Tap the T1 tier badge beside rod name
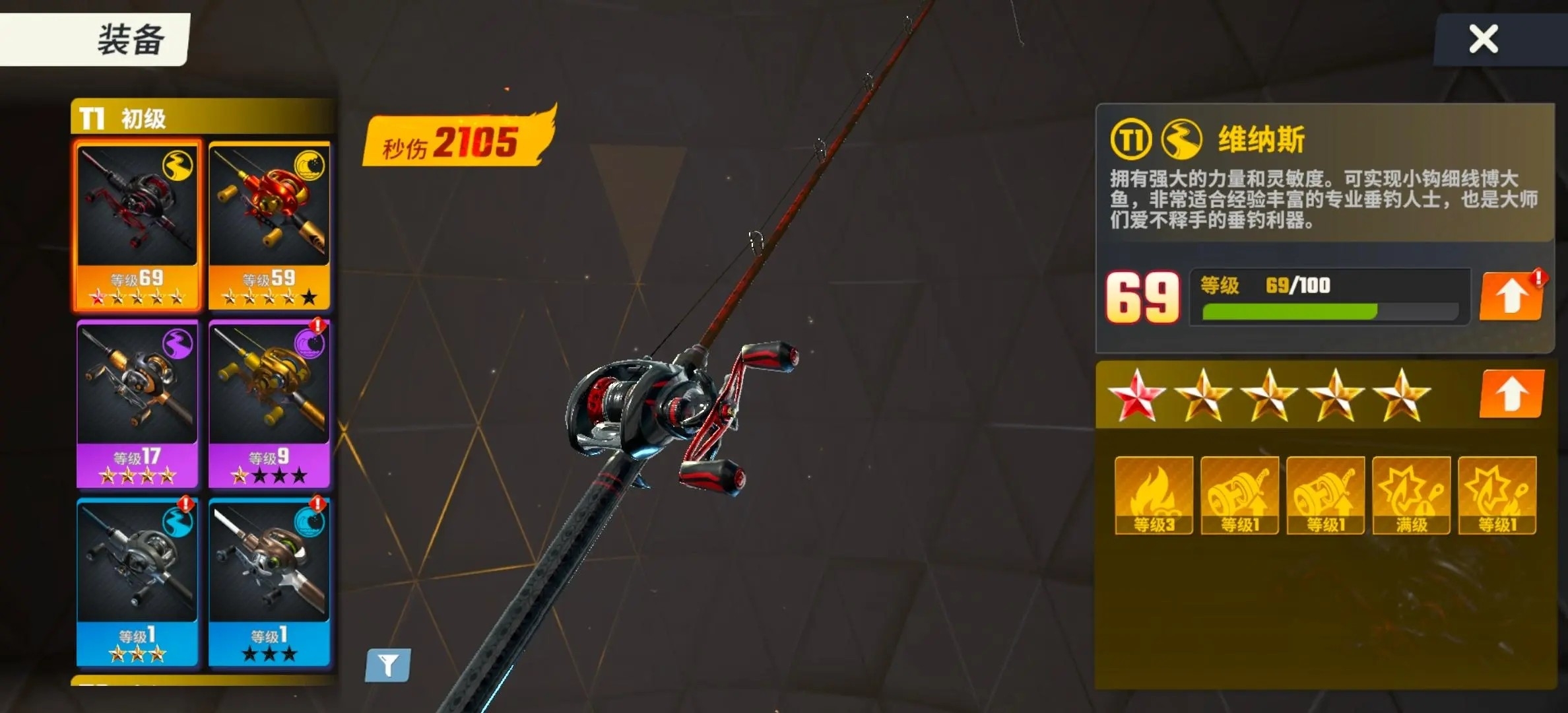Image resolution: width=1568 pixels, height=713 pixels. pos(1130,139)
